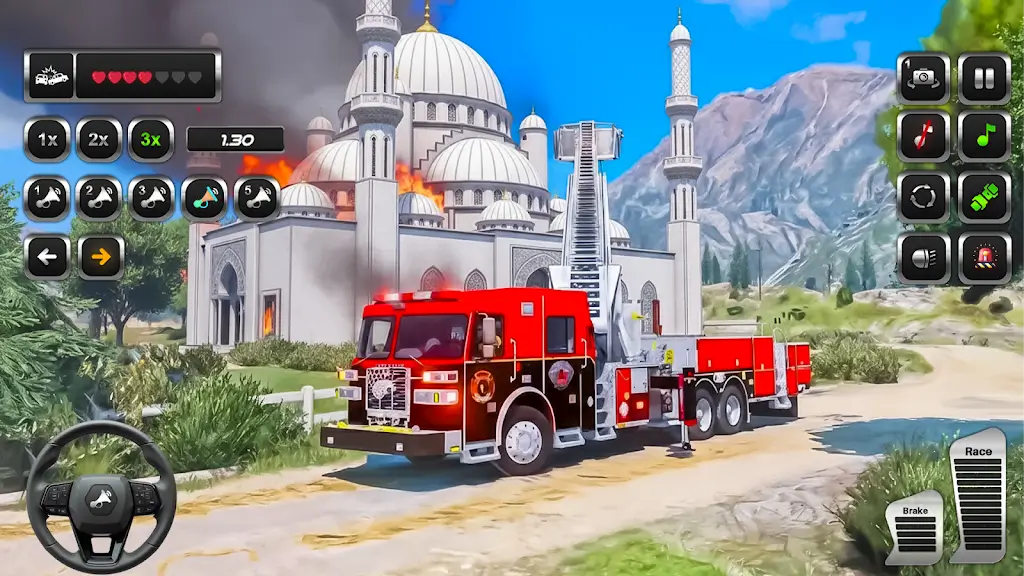This screenshot has width=1024, height=576.
Task: Select the highlighted teal horn
Action: click(x=204, y=198)
